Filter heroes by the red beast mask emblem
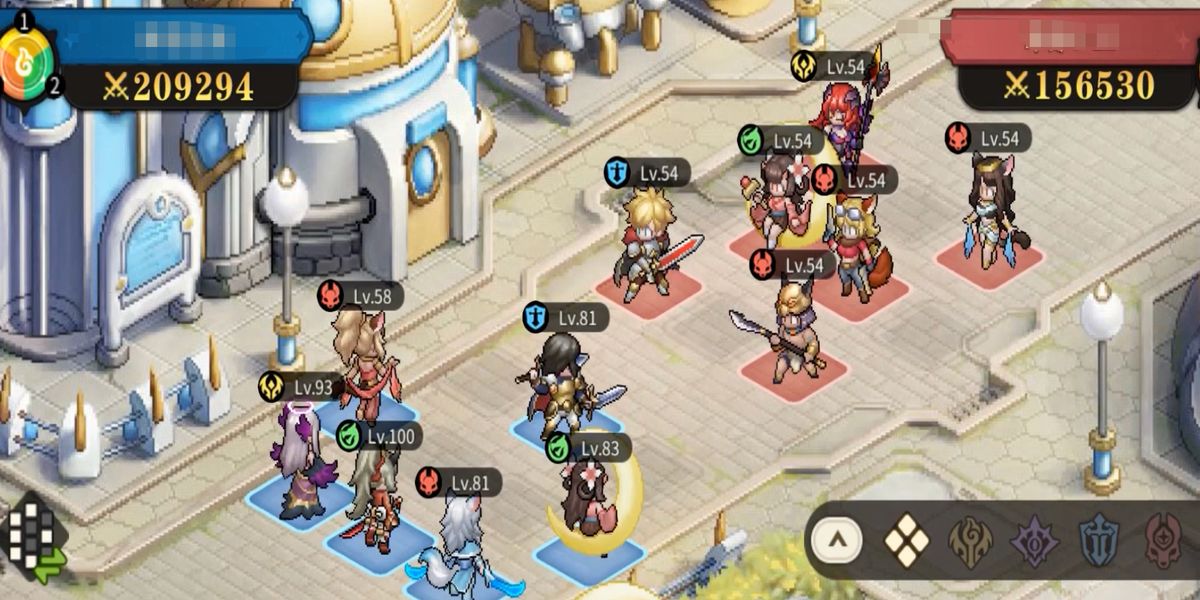This screenshot has height=600, width=1200. (x=1163, y=541)
